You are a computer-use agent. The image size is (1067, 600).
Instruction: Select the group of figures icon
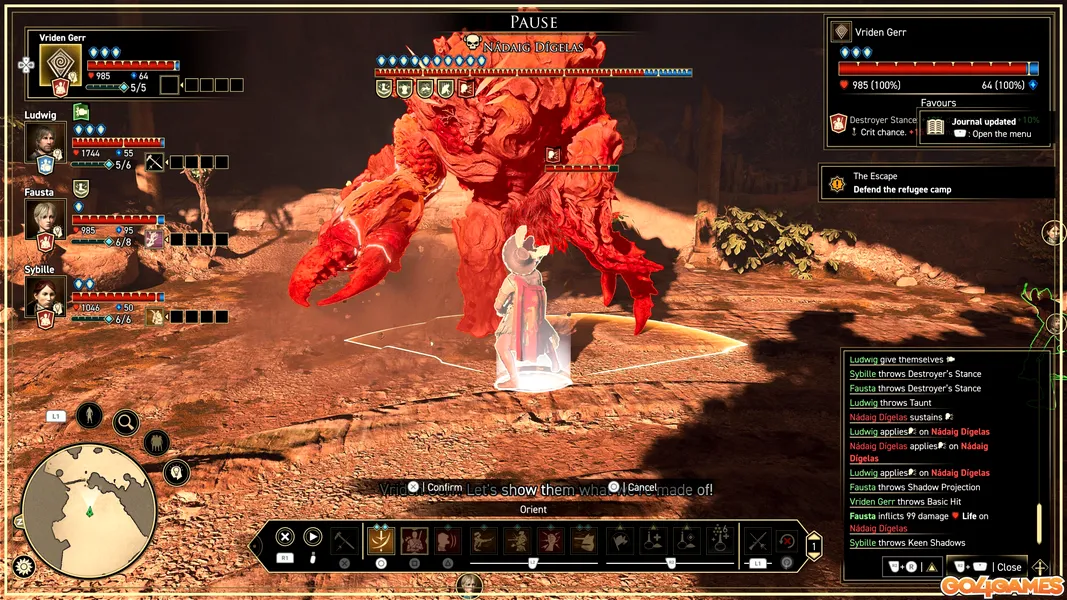click(x=156, y=442)
